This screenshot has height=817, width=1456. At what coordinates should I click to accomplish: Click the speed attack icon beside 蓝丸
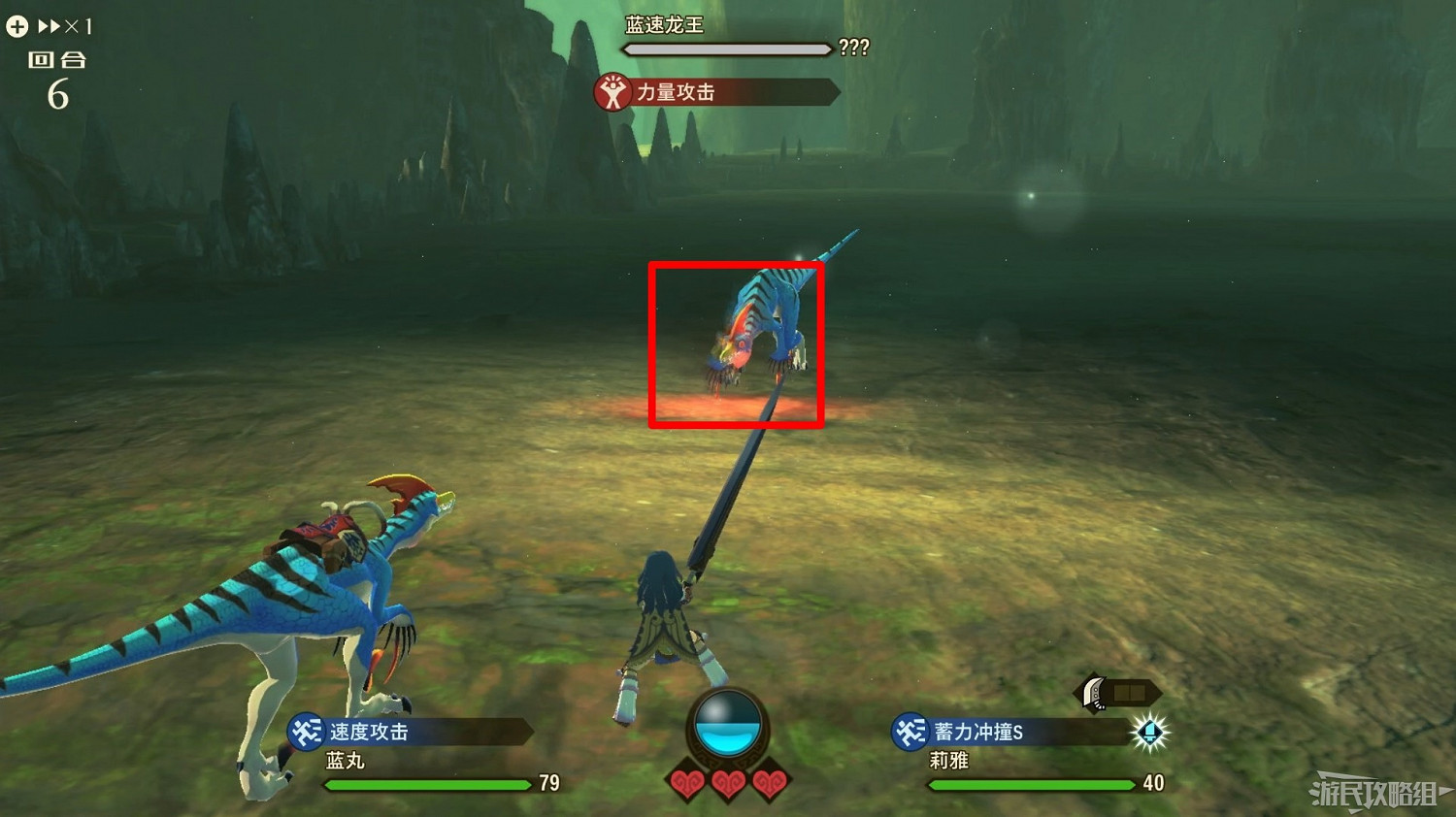[303, 733]
